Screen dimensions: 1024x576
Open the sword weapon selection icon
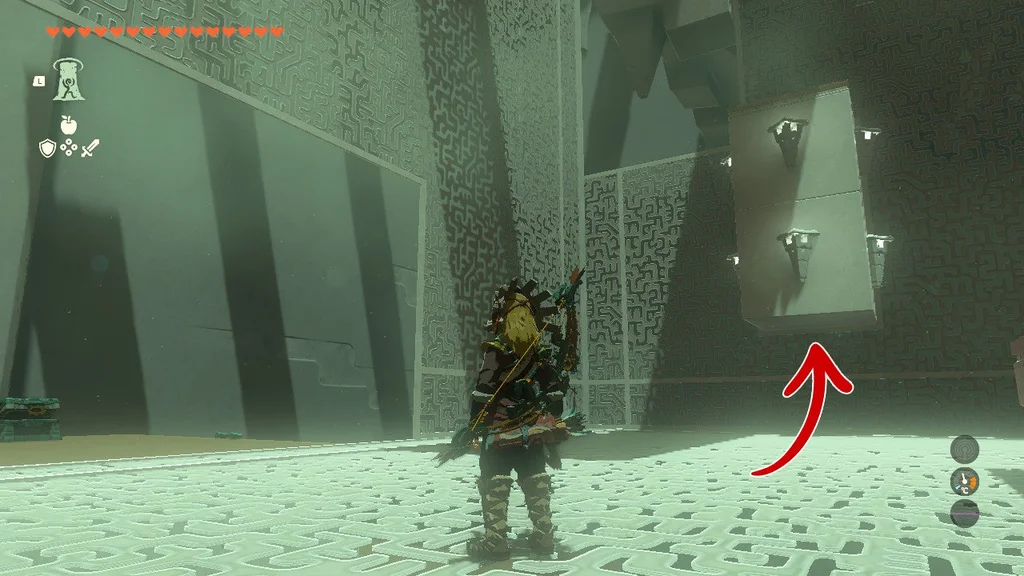[91, 149]
